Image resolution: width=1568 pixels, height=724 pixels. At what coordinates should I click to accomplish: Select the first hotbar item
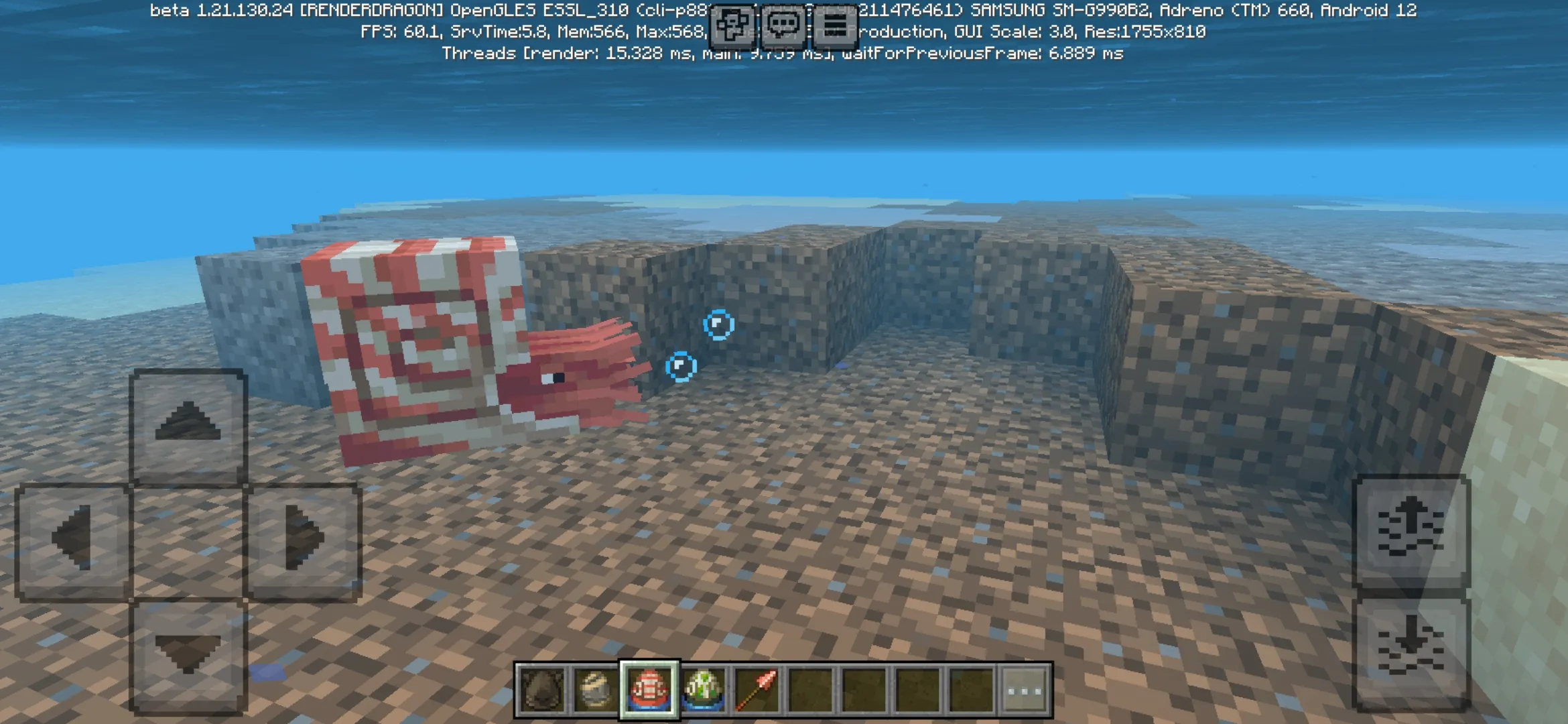point(541,690)
